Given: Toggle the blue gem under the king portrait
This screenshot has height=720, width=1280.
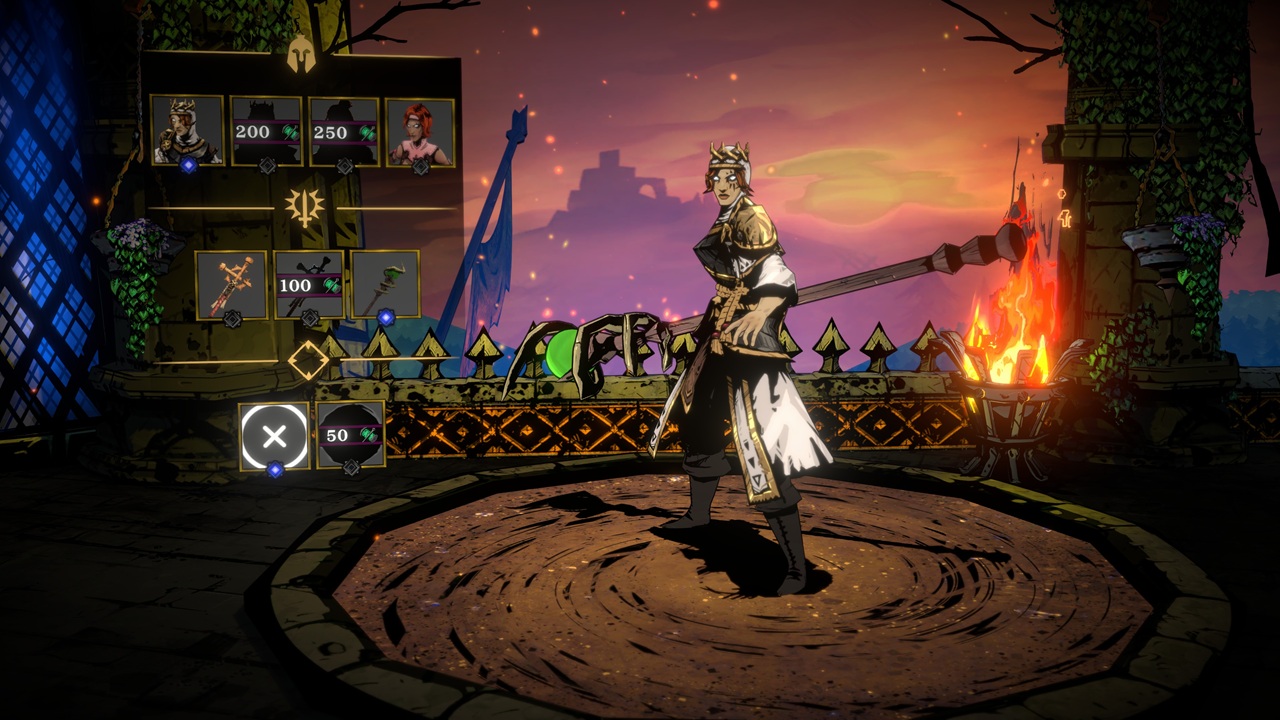Looking at the screenshot, I should pyautogui.click(x=189, y=165).
